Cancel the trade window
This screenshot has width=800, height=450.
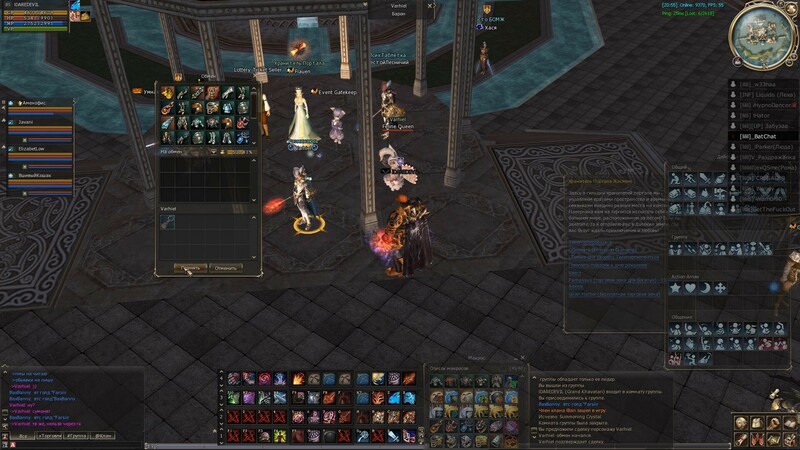pyautogui.click(x=227, y=268)
